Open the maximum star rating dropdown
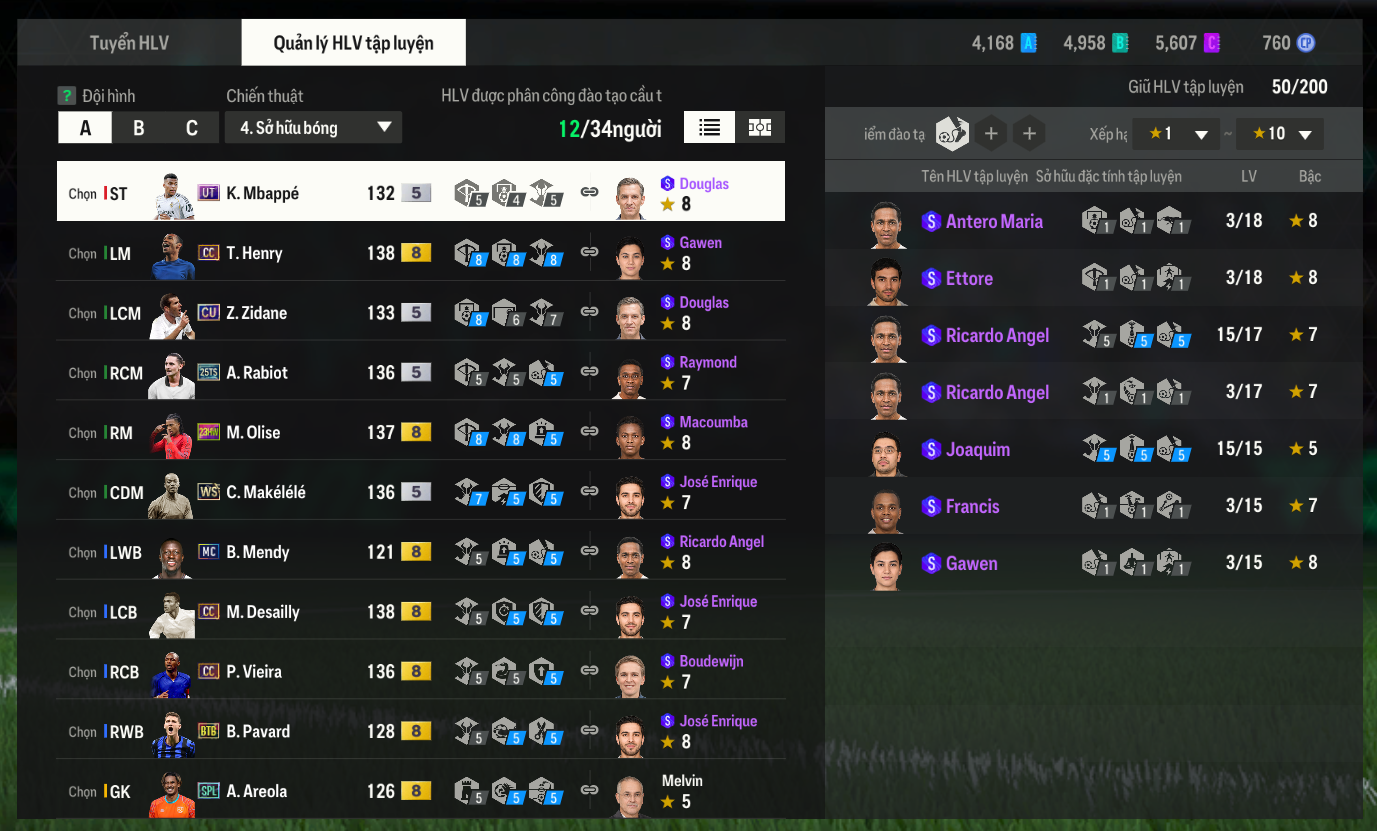 pyautogui.click(x=1280, y=134)
